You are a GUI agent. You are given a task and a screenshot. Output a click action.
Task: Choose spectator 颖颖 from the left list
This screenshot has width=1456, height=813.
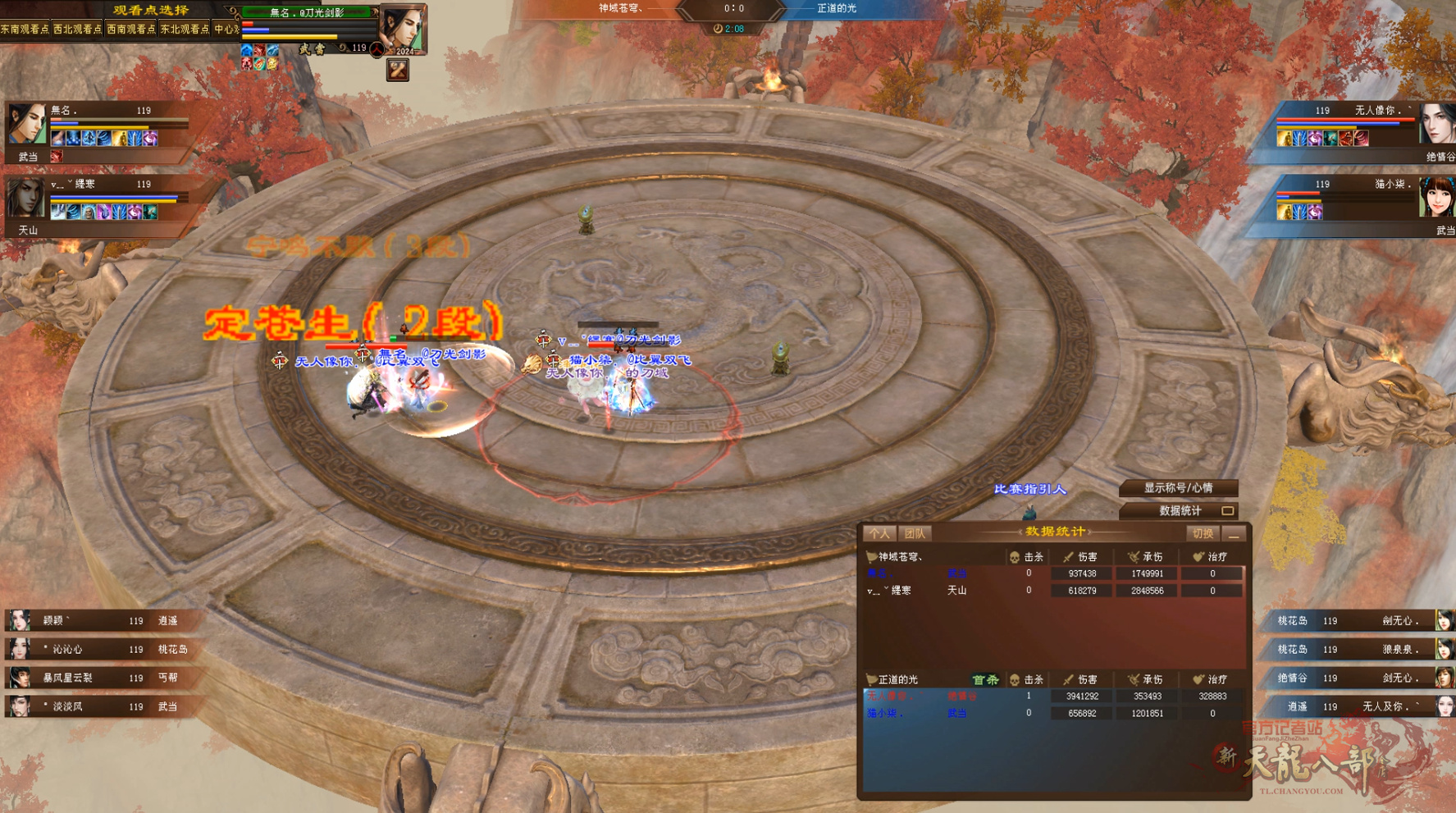pyautogui.click(x=90, y=621)
